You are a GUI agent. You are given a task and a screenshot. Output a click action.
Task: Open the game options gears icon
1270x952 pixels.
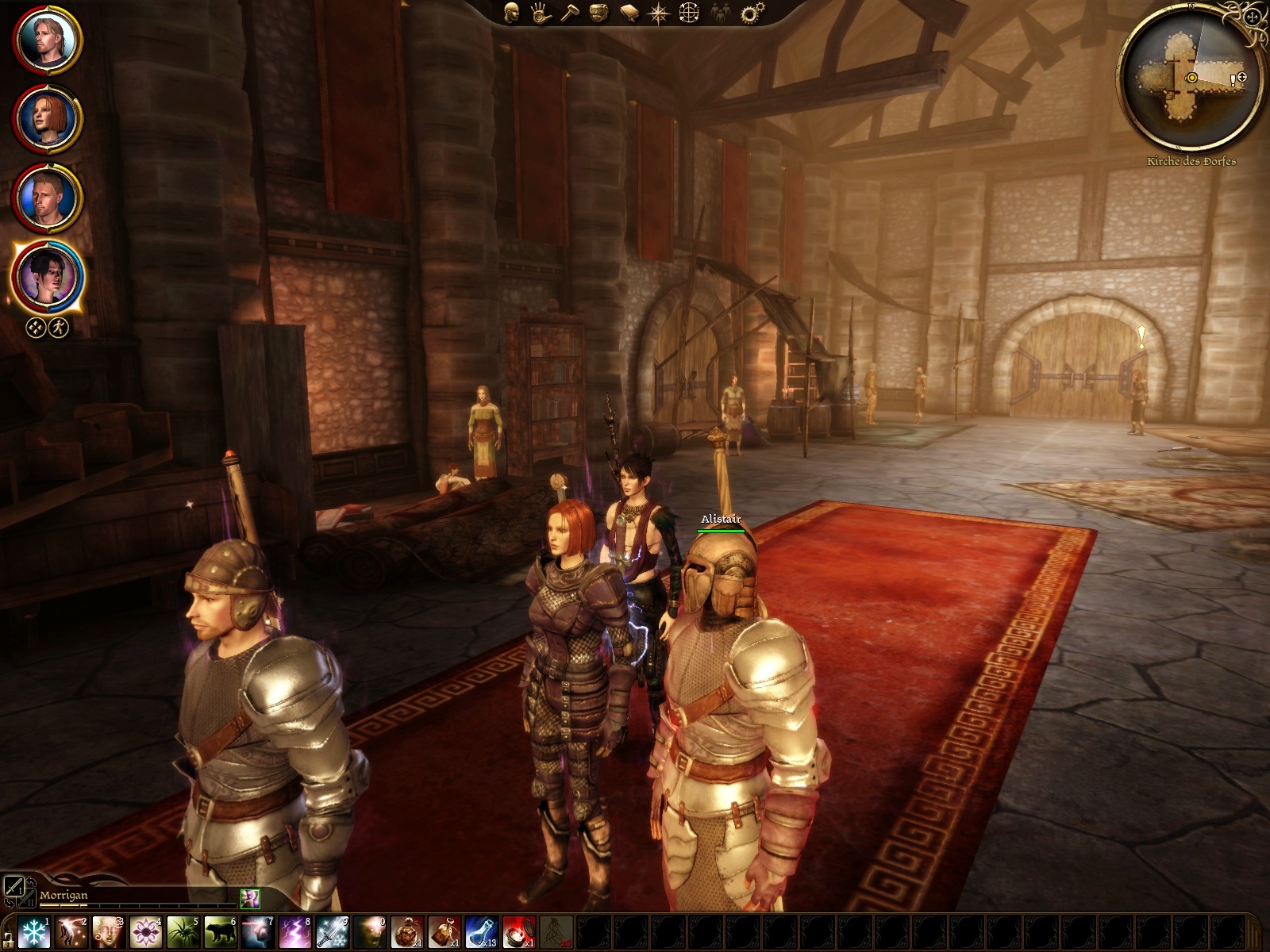751,13
